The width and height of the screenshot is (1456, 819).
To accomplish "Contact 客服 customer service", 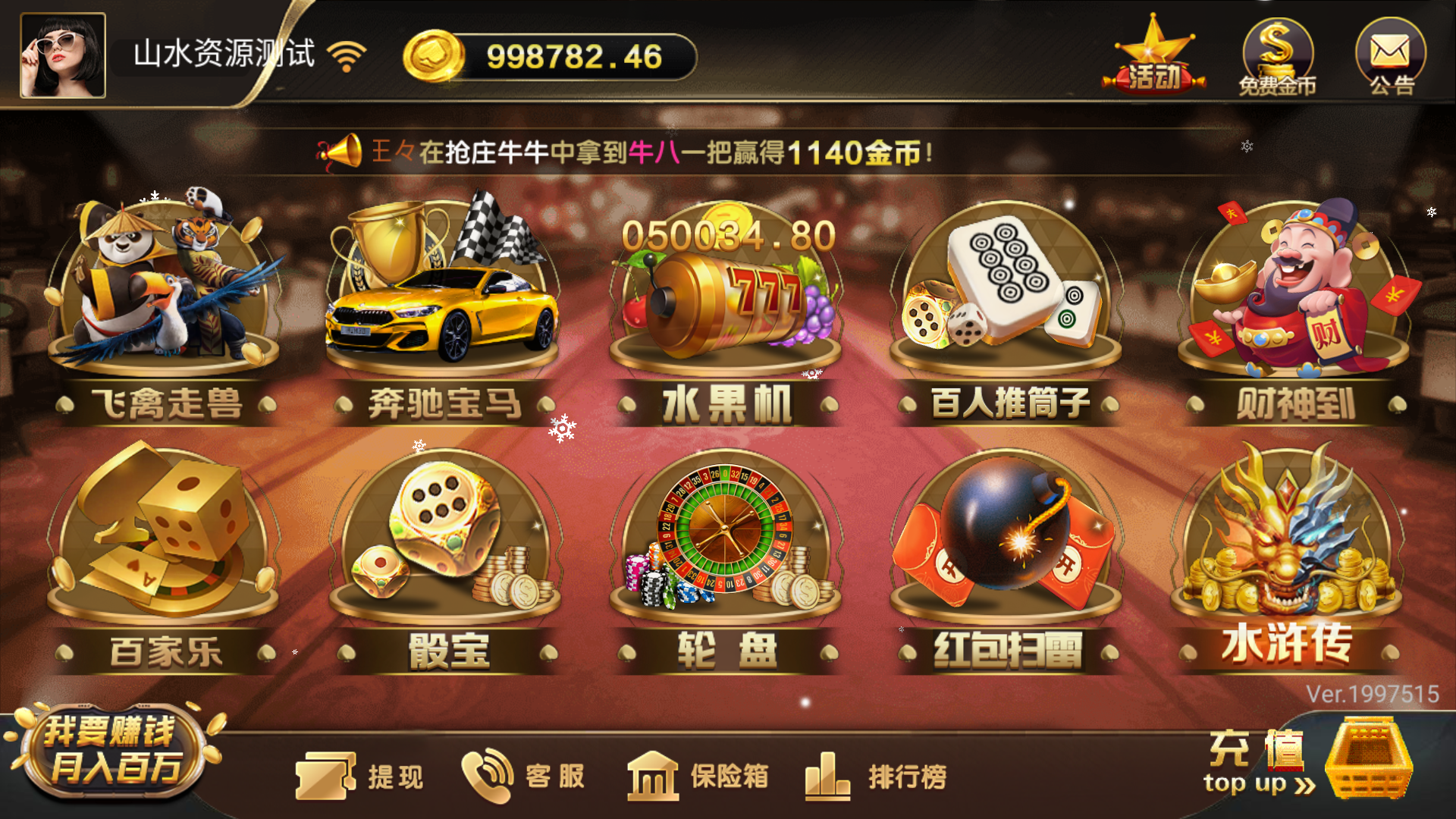I will click(x=523, y=773).
